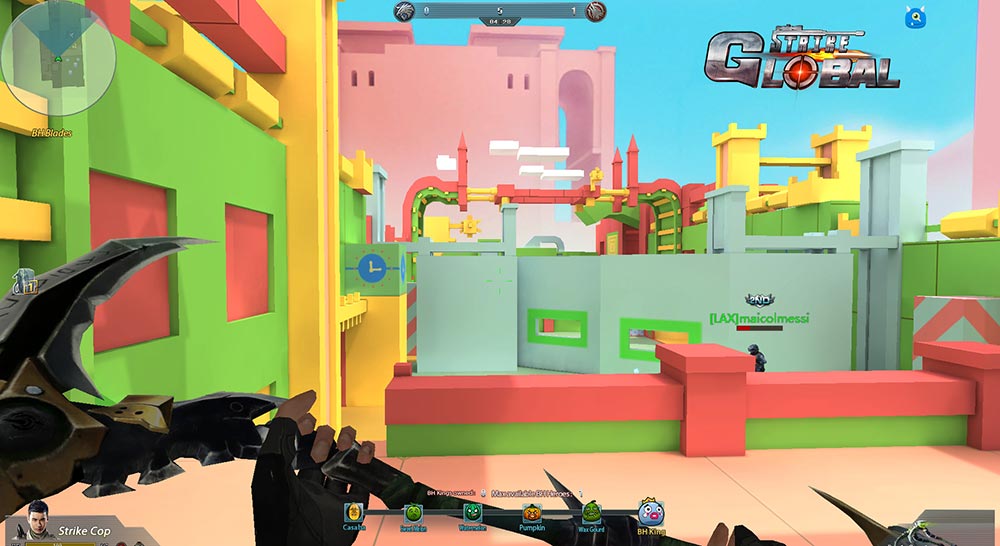This screenshot has width=1000, height=546.
Task: Pick the Pumpkin hero icon
Action: [x=531, y=512]
